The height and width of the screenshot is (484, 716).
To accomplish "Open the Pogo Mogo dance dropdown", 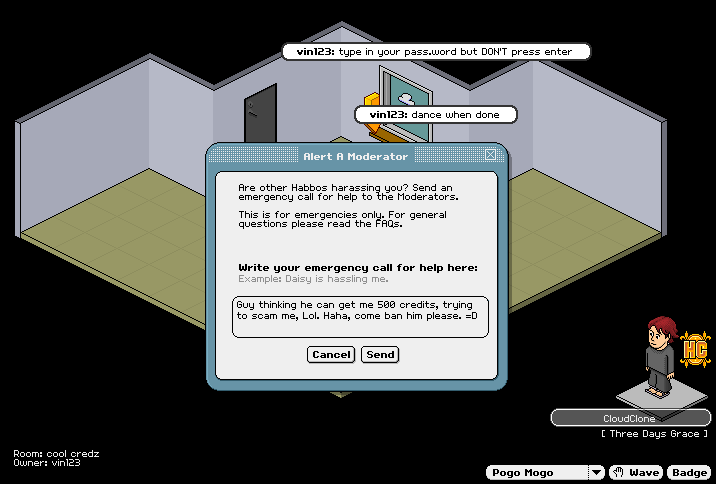I will [596, 472].
